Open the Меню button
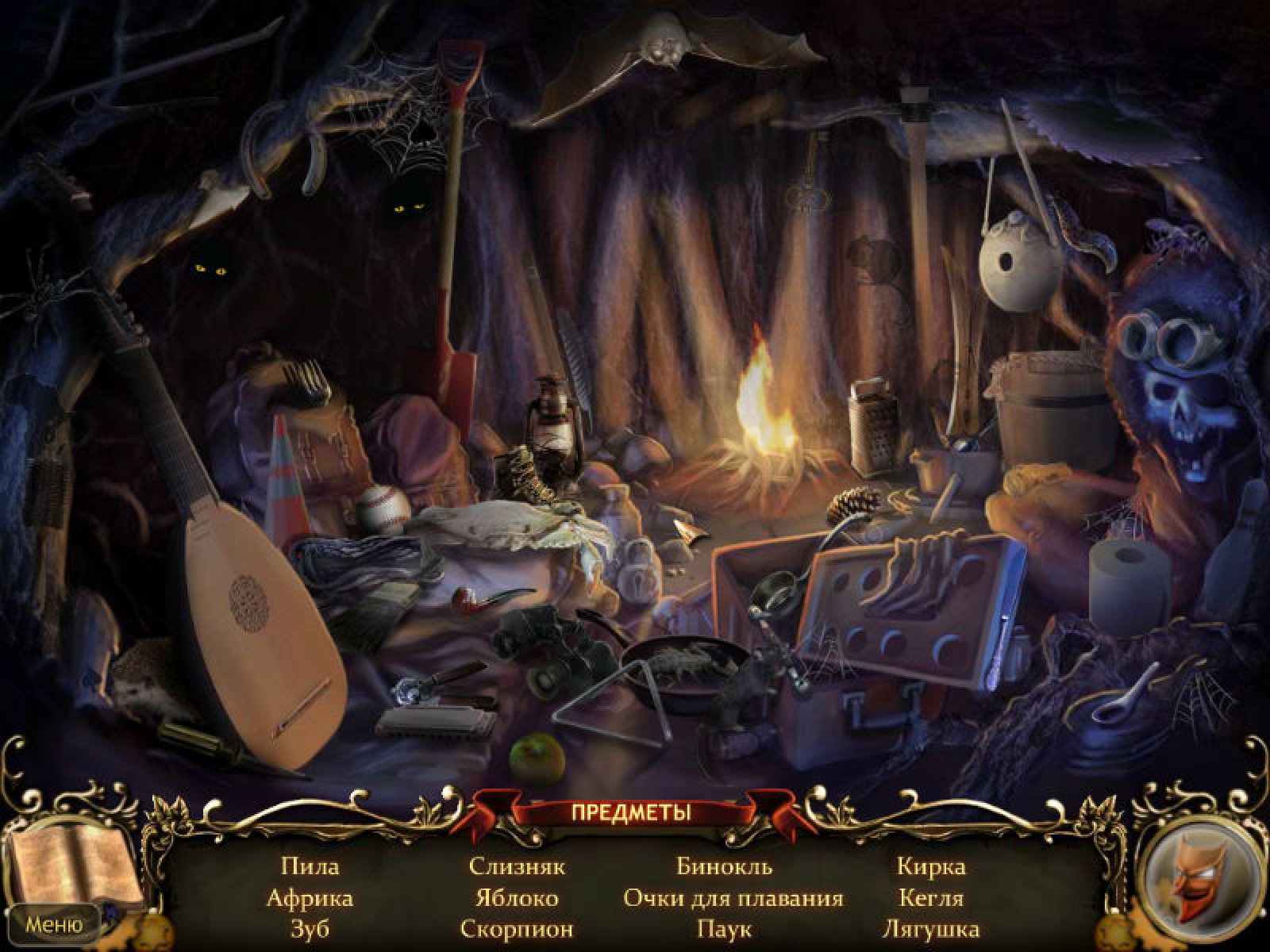This screenshot has width=1270, height=952. coord(54,924)
